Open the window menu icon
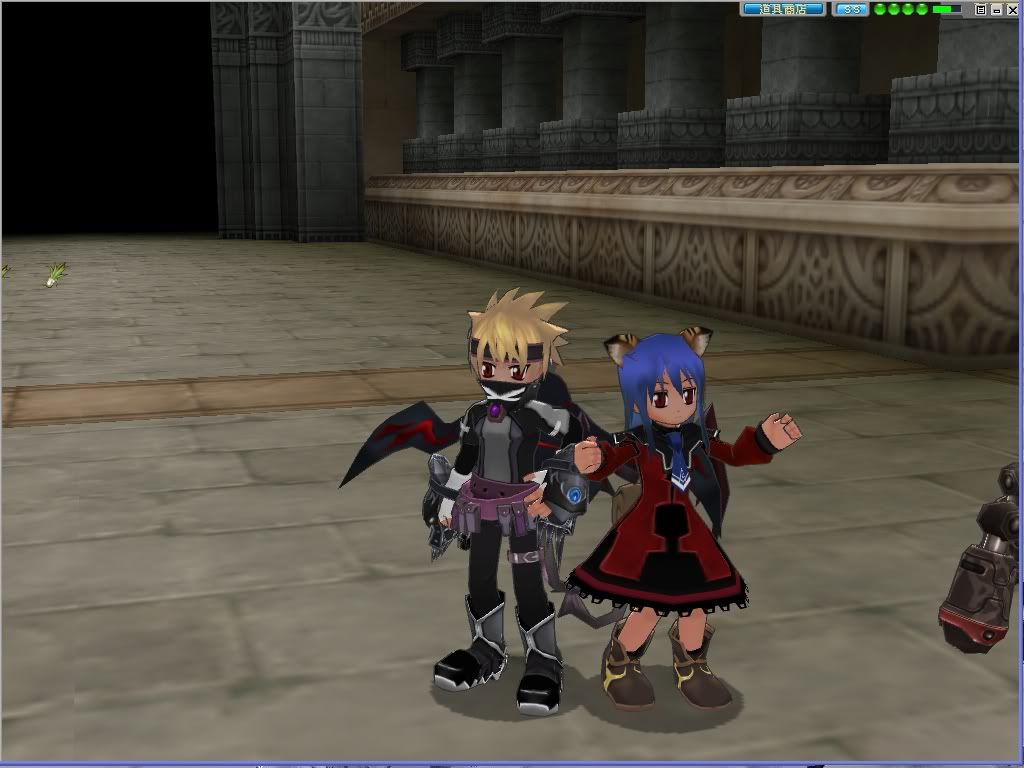 click(x=981, y=9)
